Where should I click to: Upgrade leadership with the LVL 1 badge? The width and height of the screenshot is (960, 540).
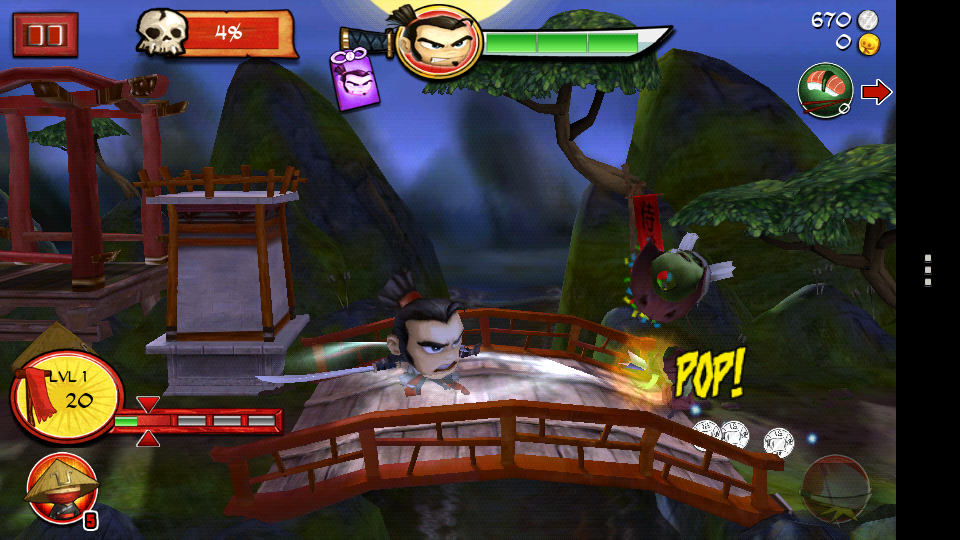pos(66,393)
